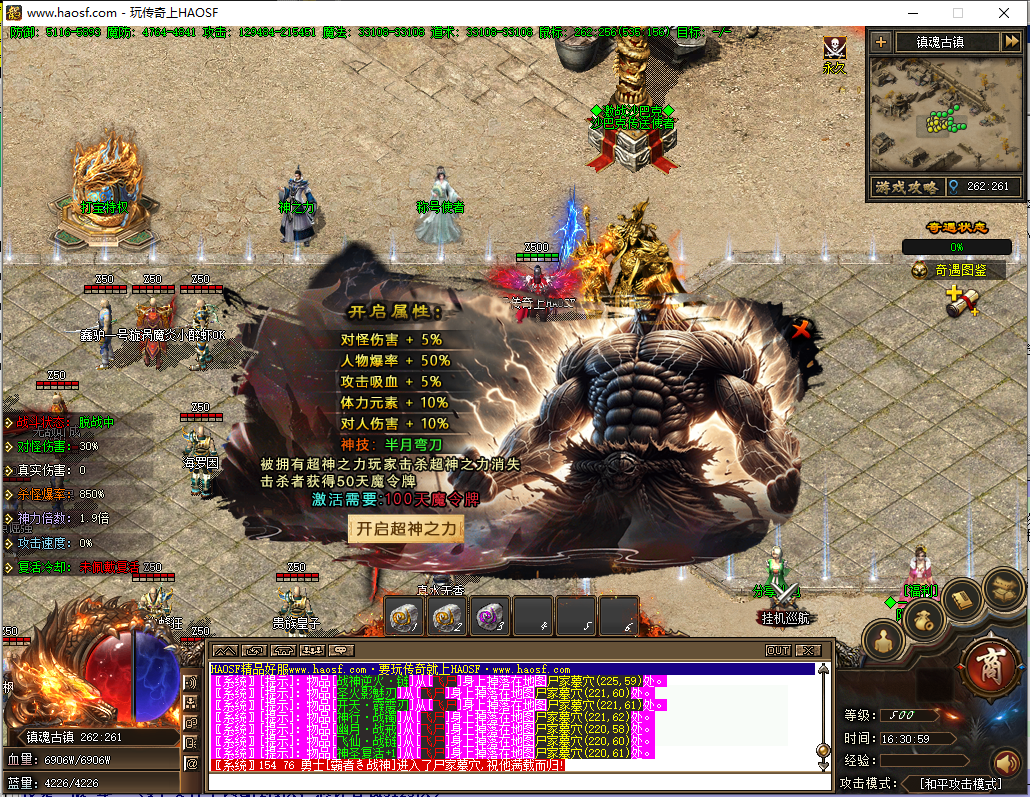Image resolution: width=1030 pixels, height=797 pixels.
Task: Collapse the minimap with the double-arrow button
Action: click(1011, 42)
